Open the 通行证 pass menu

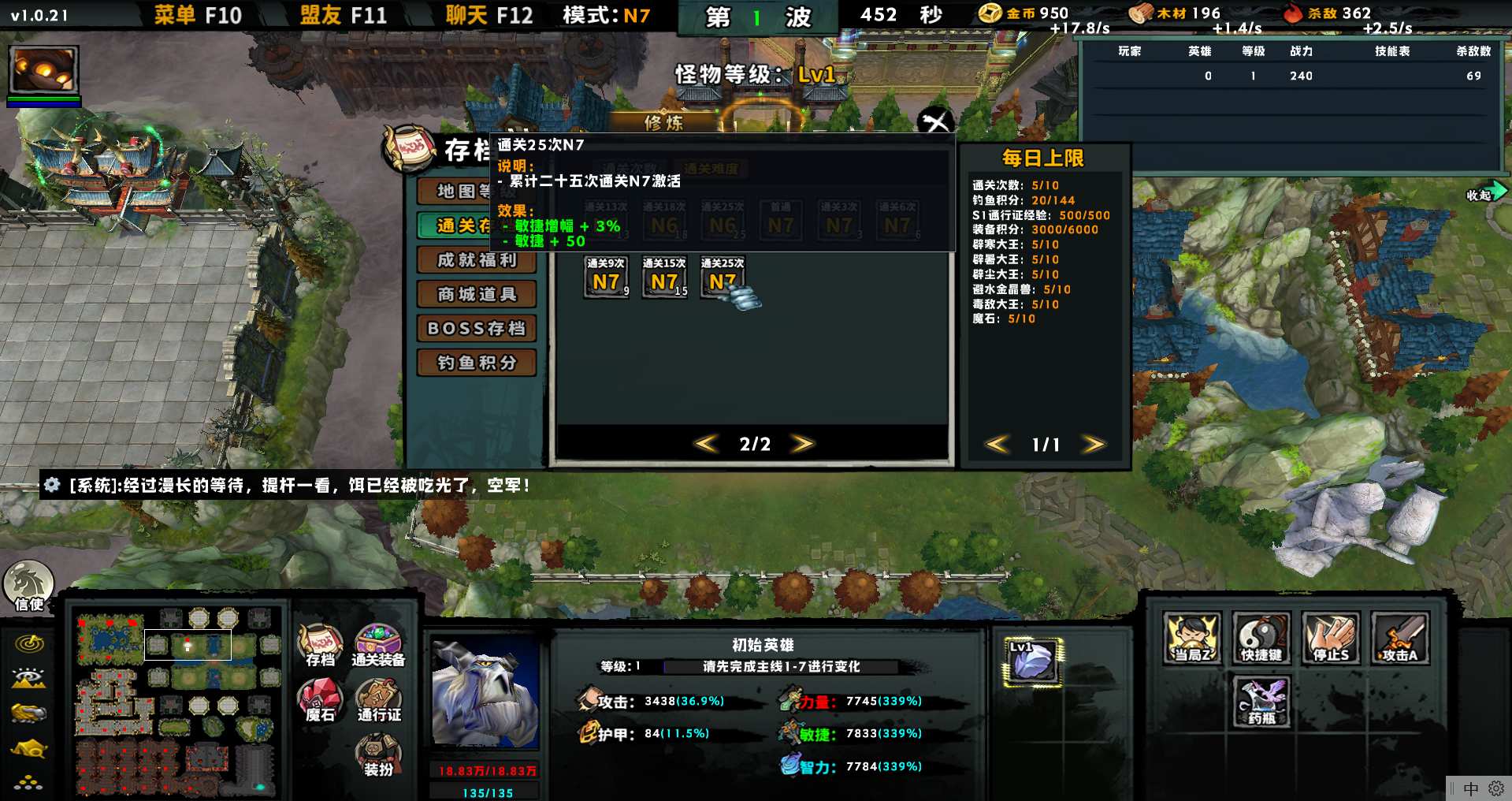[378, 700]
